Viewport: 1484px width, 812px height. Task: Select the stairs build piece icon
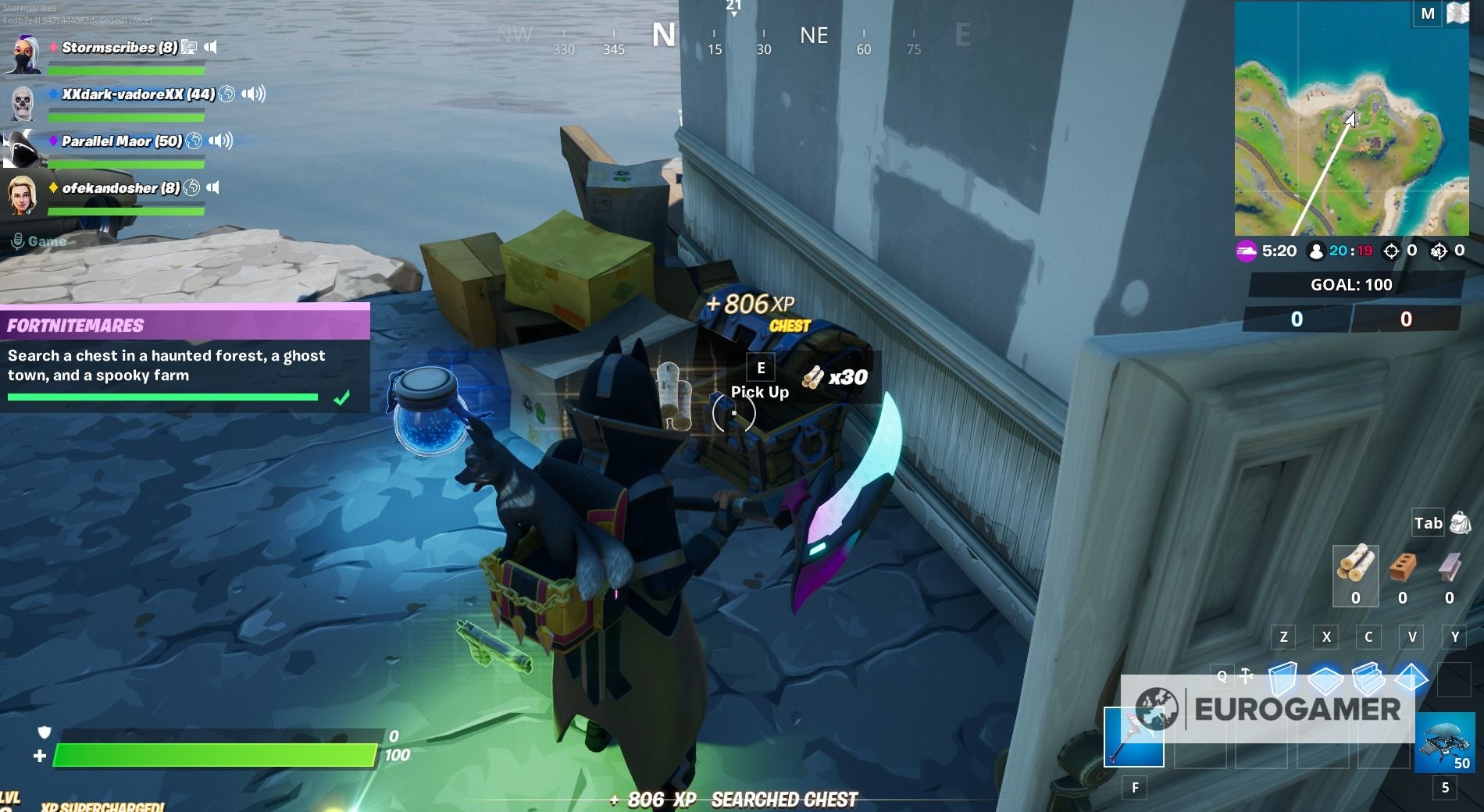point(1368,679)
